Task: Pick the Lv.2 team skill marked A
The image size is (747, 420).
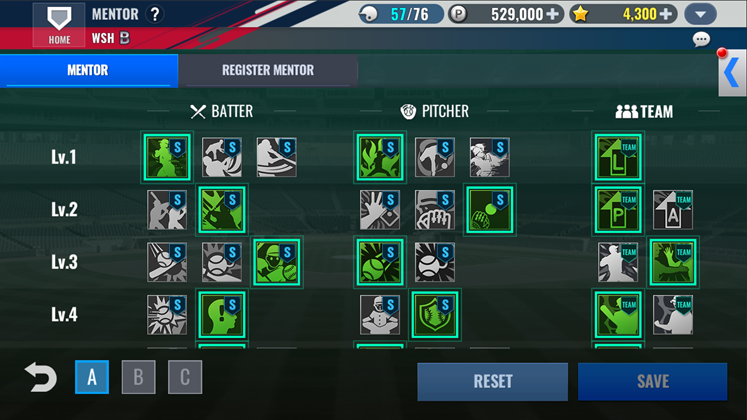Action: (x=672, y=210)
